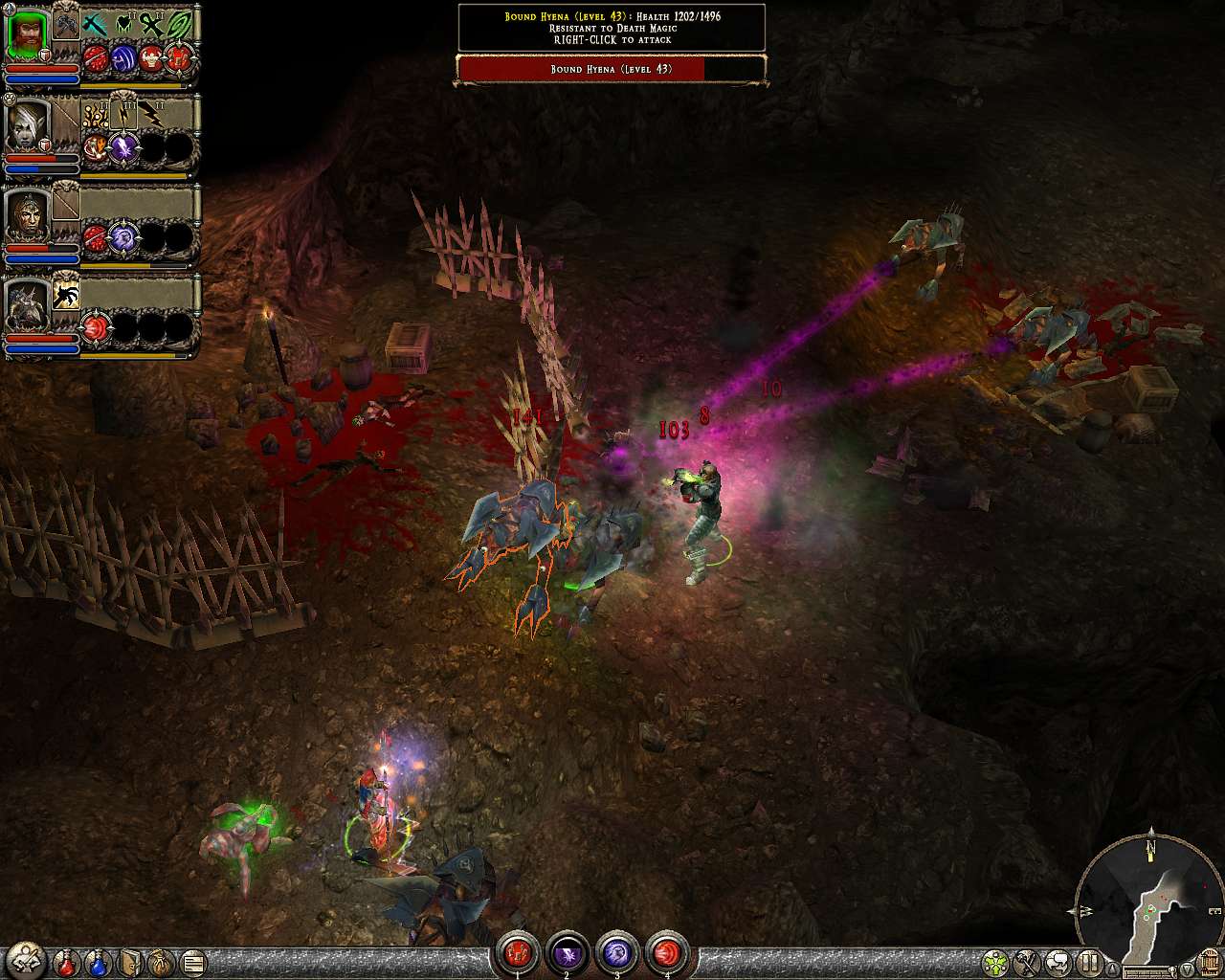Choose the elf's double lightning bolt spell
Viewport: 1225px width, 980px height.
tap(151, 115)
